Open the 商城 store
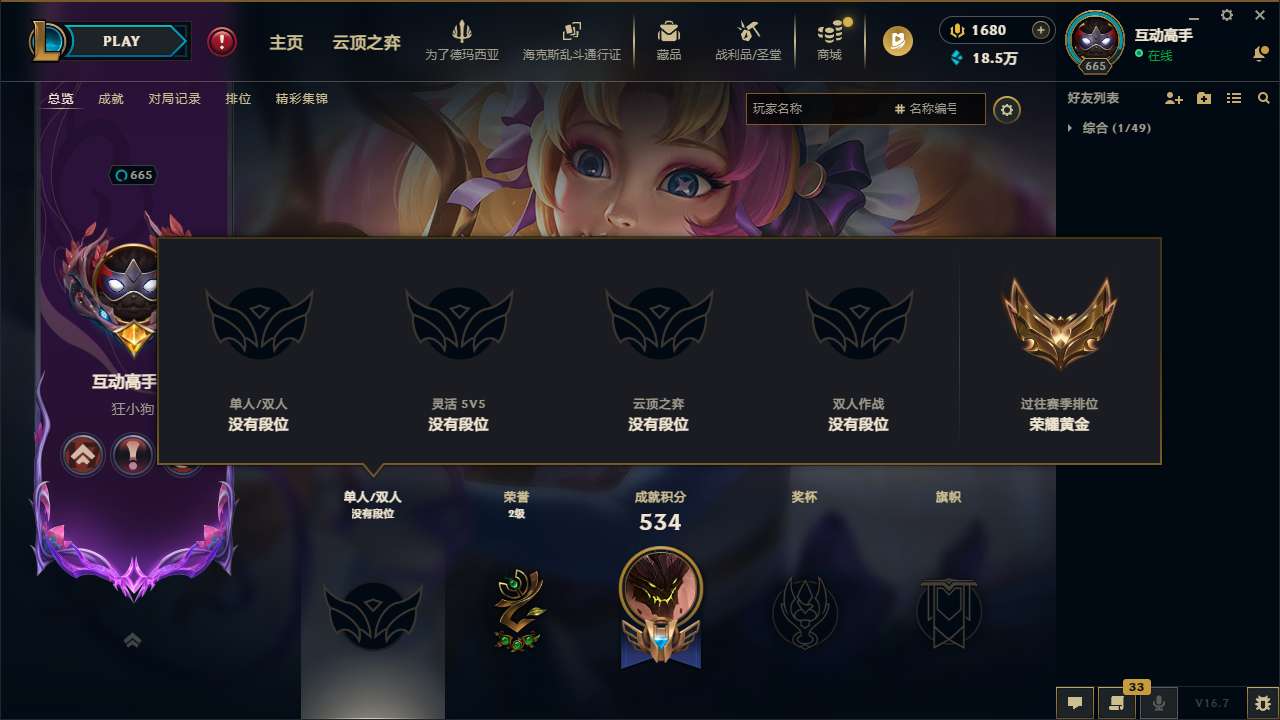The image size is (1280, 720). coord(828,41)
